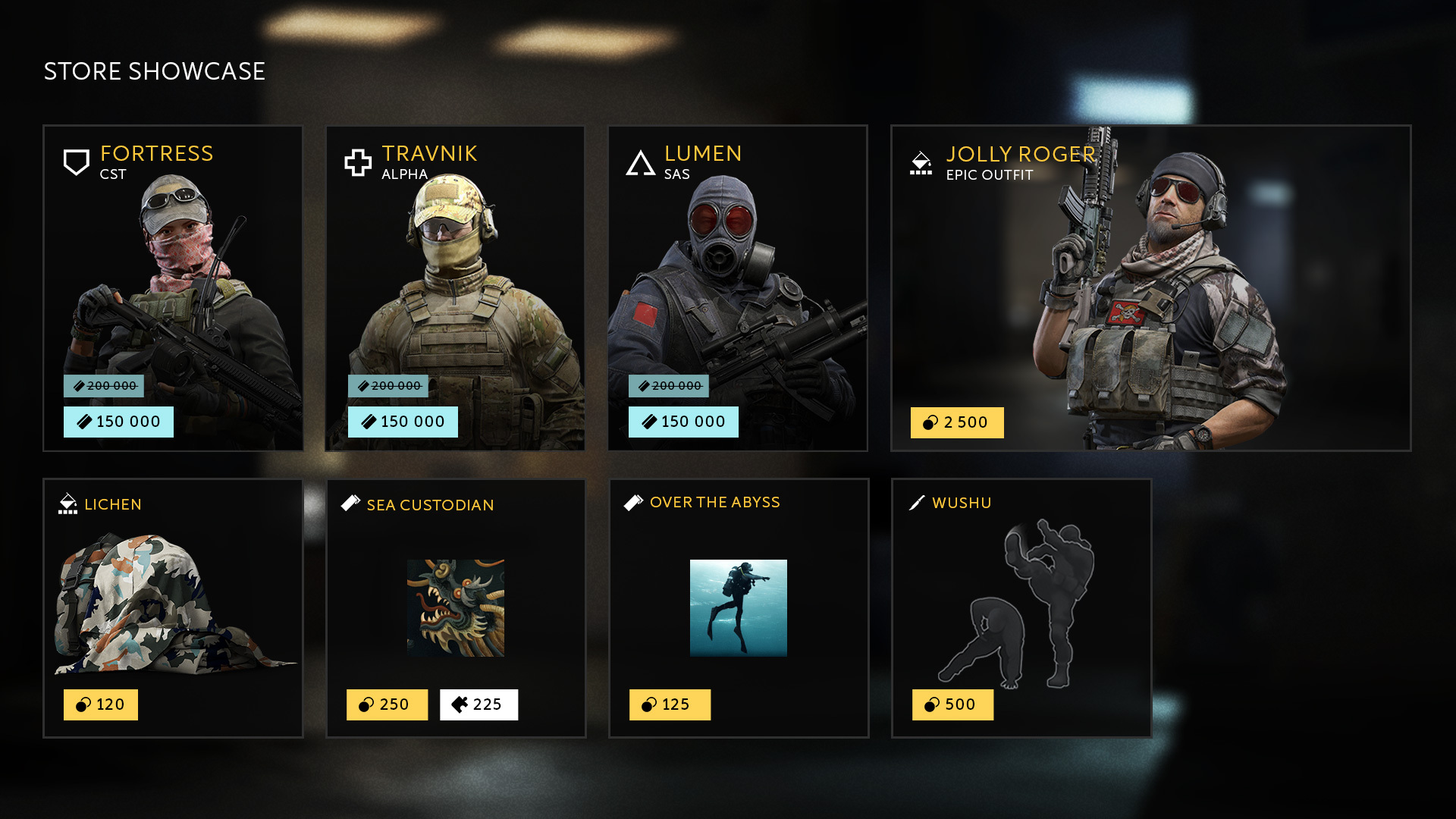Buy Lichen for 120
1456x819 pixels.
[101, 704]
